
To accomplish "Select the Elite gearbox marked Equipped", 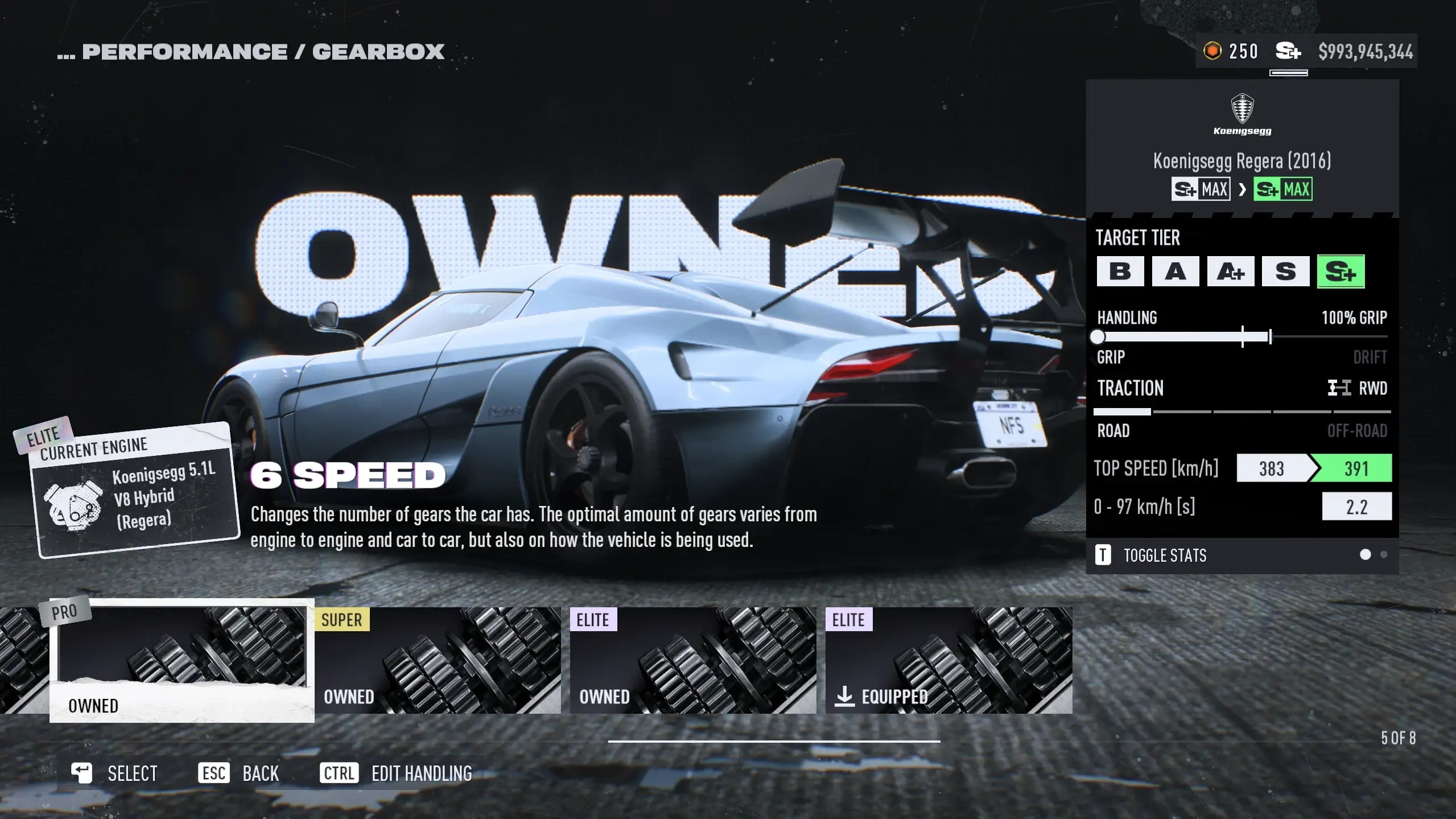I will [x=948, y=660].
